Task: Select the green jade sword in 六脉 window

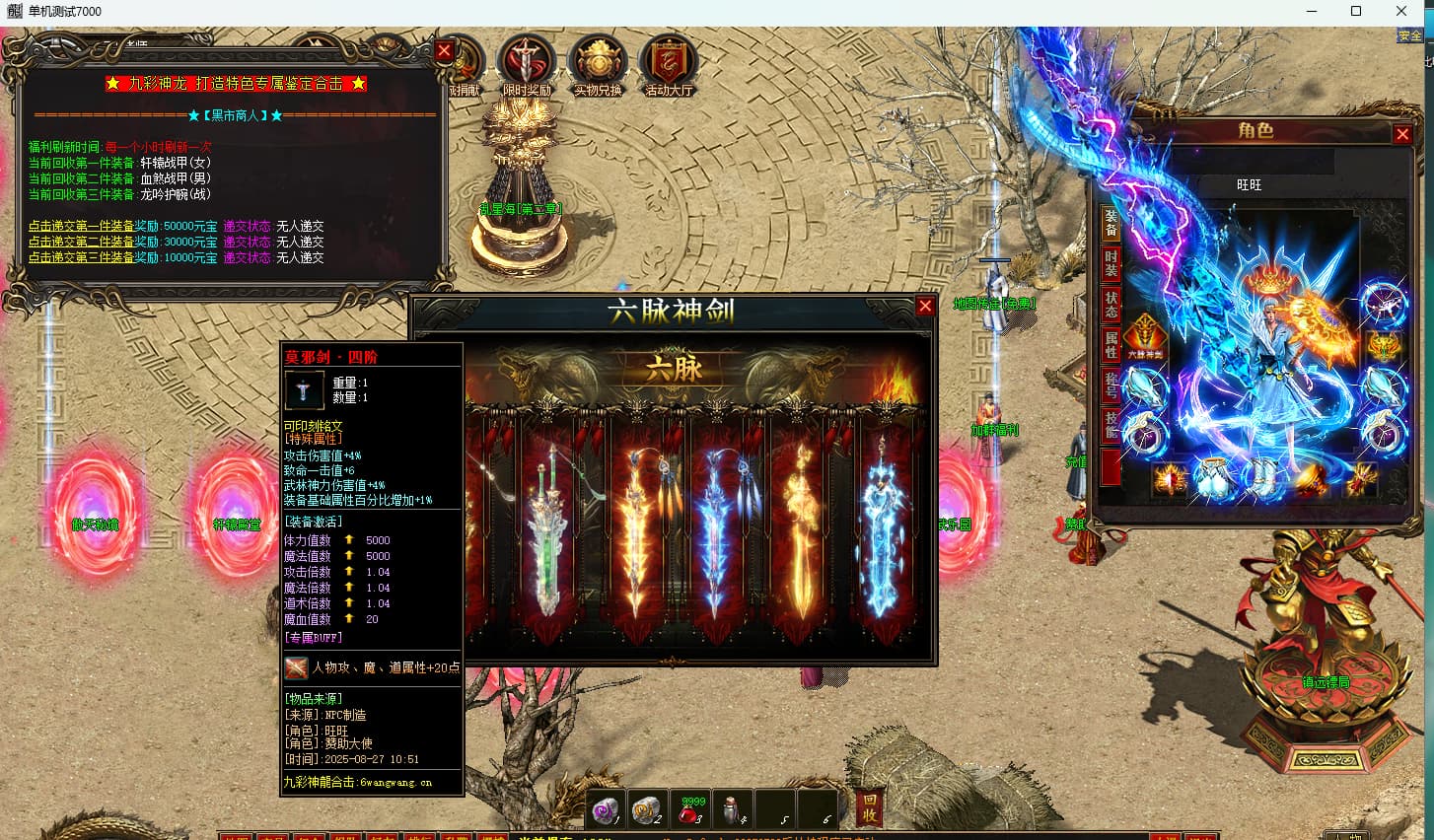Action: coord(548,537)
